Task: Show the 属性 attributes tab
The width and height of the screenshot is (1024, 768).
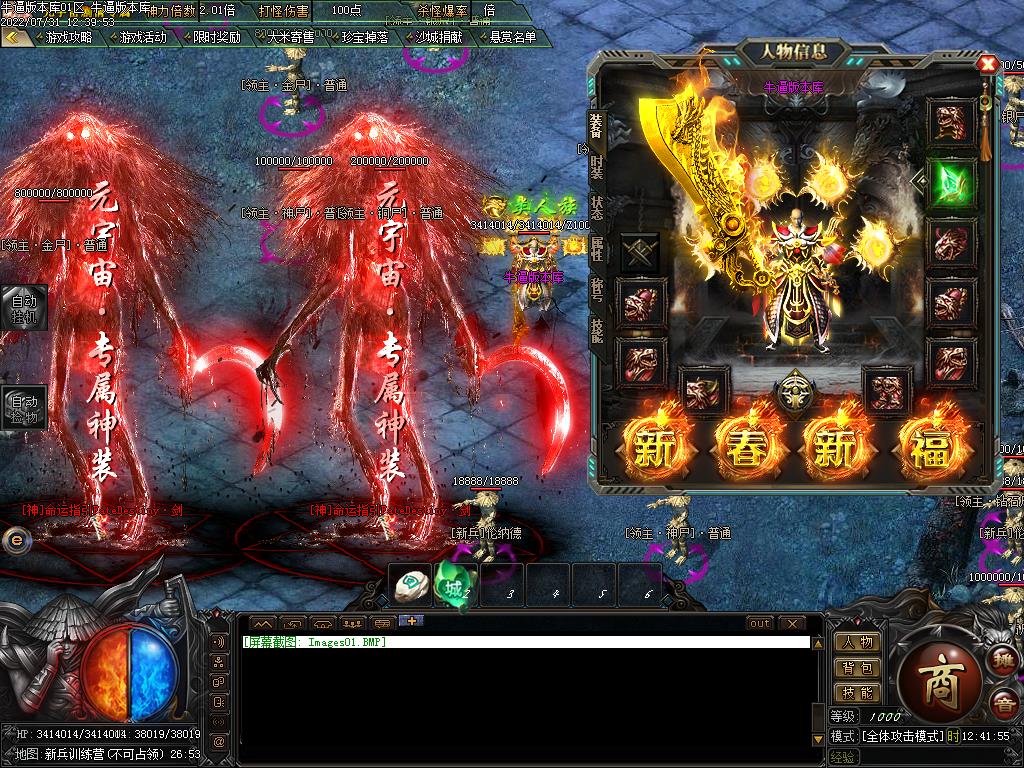Action: click(597, 249)
